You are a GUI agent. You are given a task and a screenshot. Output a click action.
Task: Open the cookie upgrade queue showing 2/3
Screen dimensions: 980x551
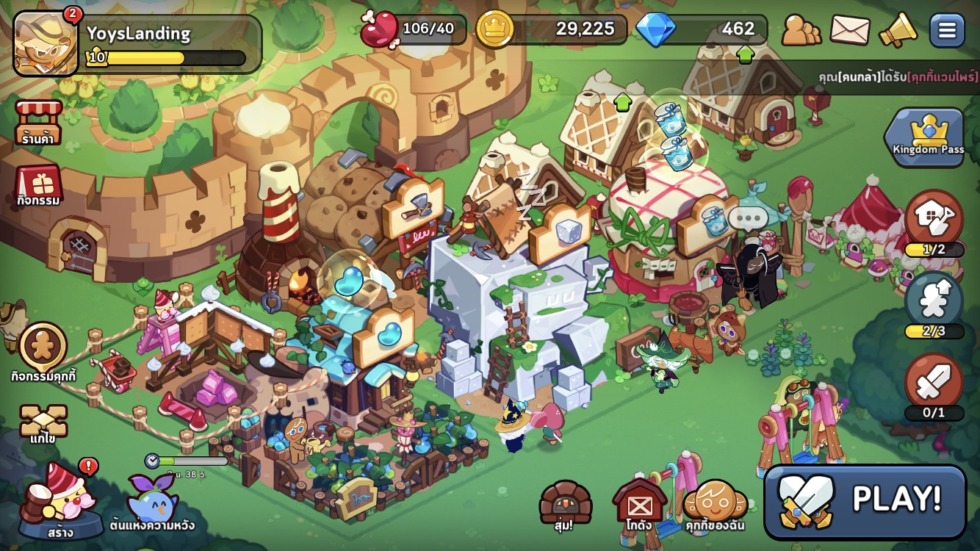point(934,303)
